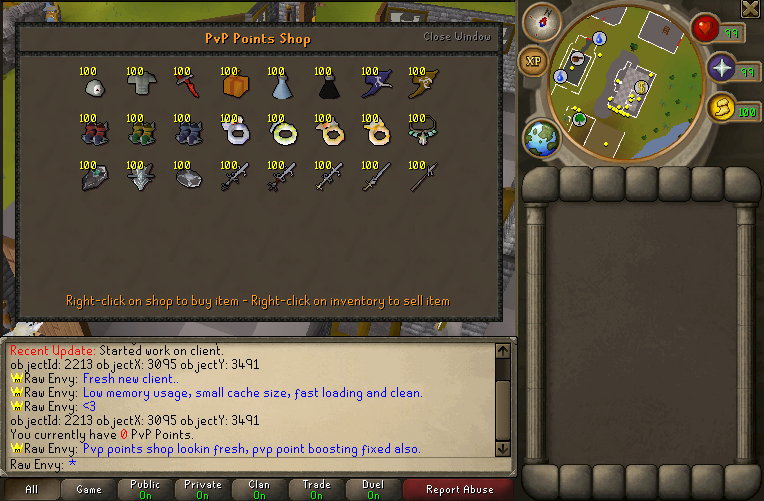Click the X button above the health orb

tap(750, 9)
